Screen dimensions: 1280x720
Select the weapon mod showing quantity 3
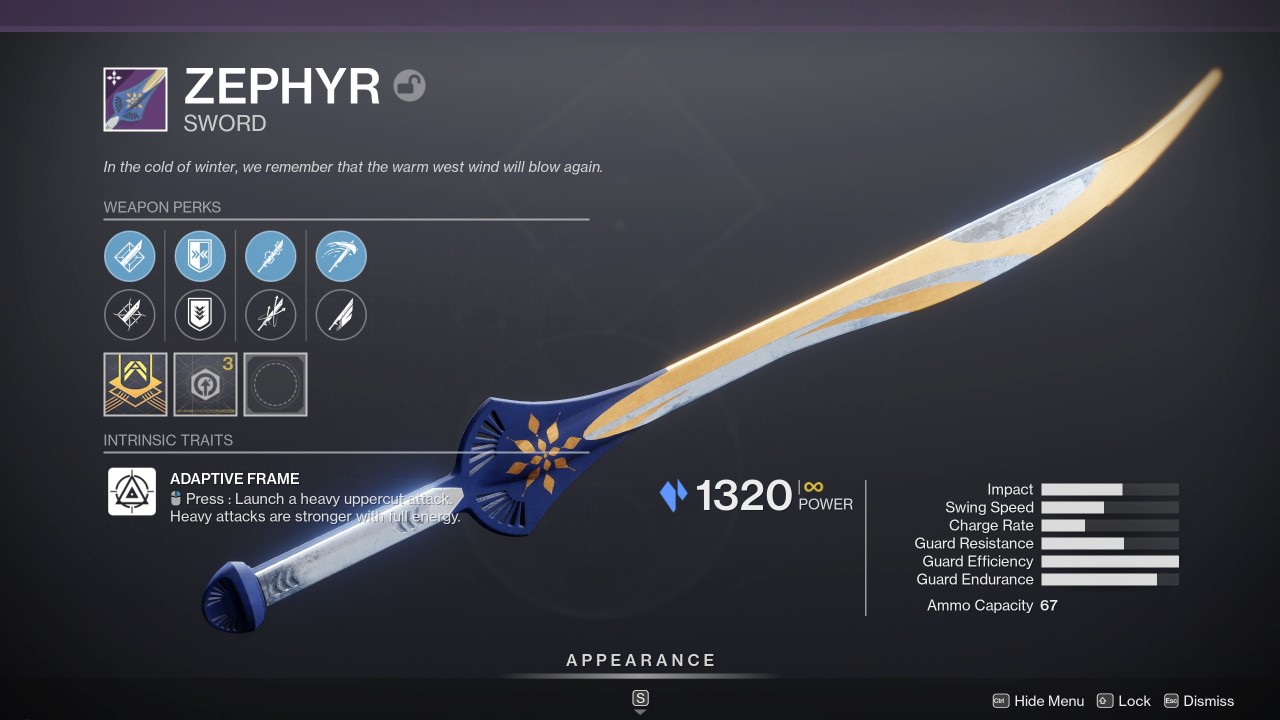click(x=205, y=384)
